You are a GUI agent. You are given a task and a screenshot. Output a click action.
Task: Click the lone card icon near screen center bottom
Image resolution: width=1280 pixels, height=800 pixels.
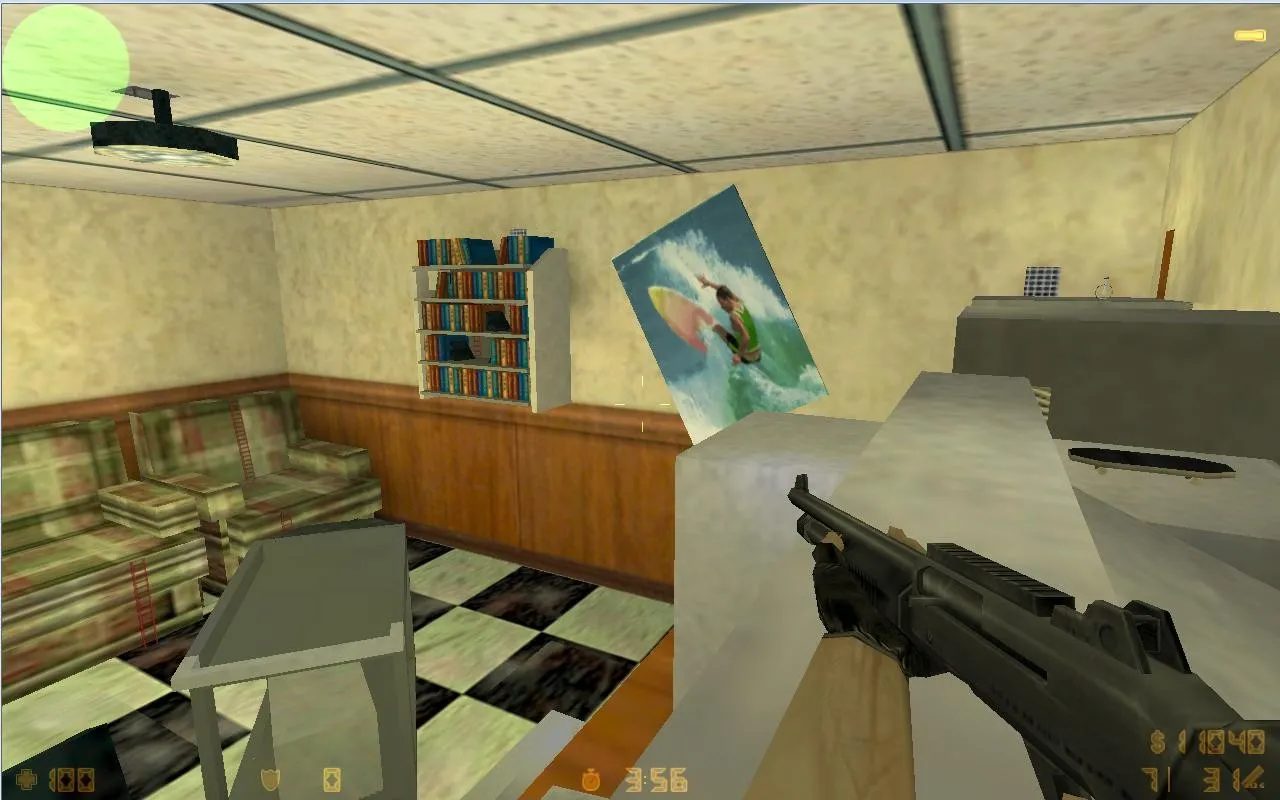tap(330, 781)
